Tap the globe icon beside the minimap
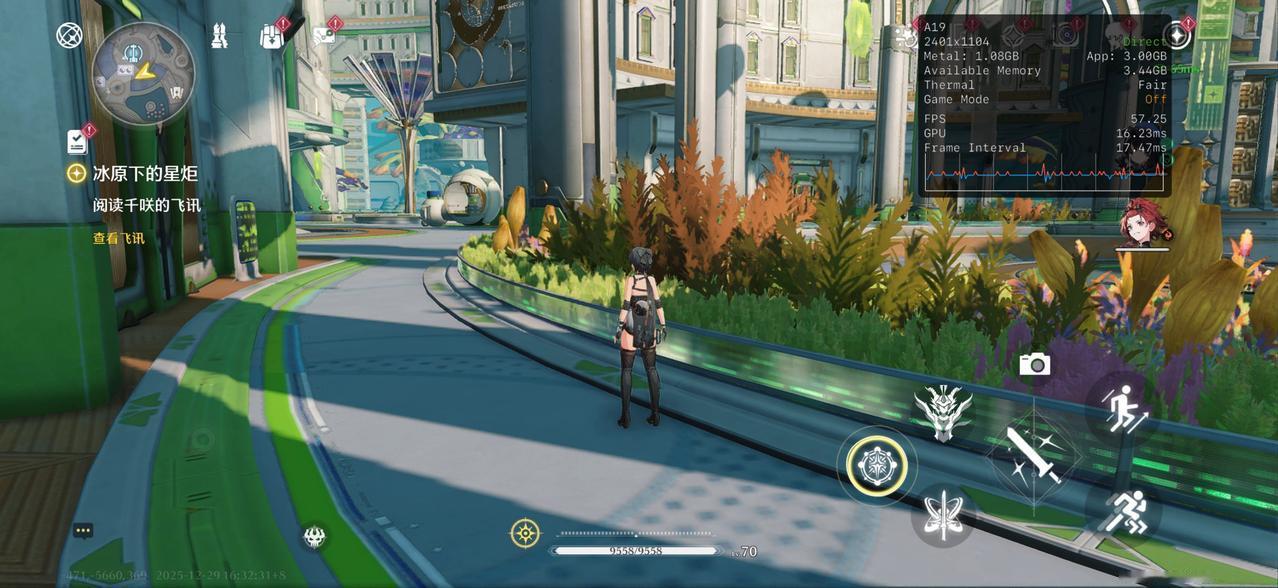This screenshot has height=588, width=1278. [69, 36]
